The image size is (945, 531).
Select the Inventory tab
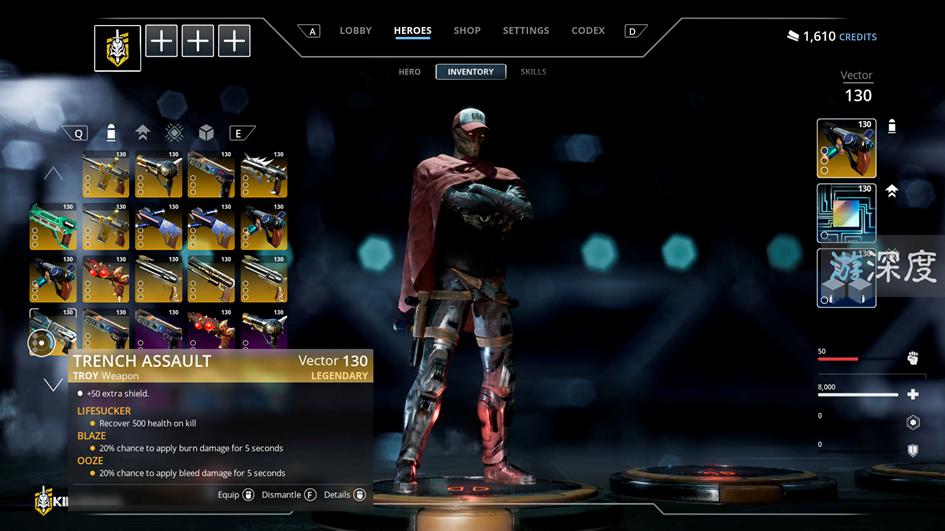click(x=470, y=72)
